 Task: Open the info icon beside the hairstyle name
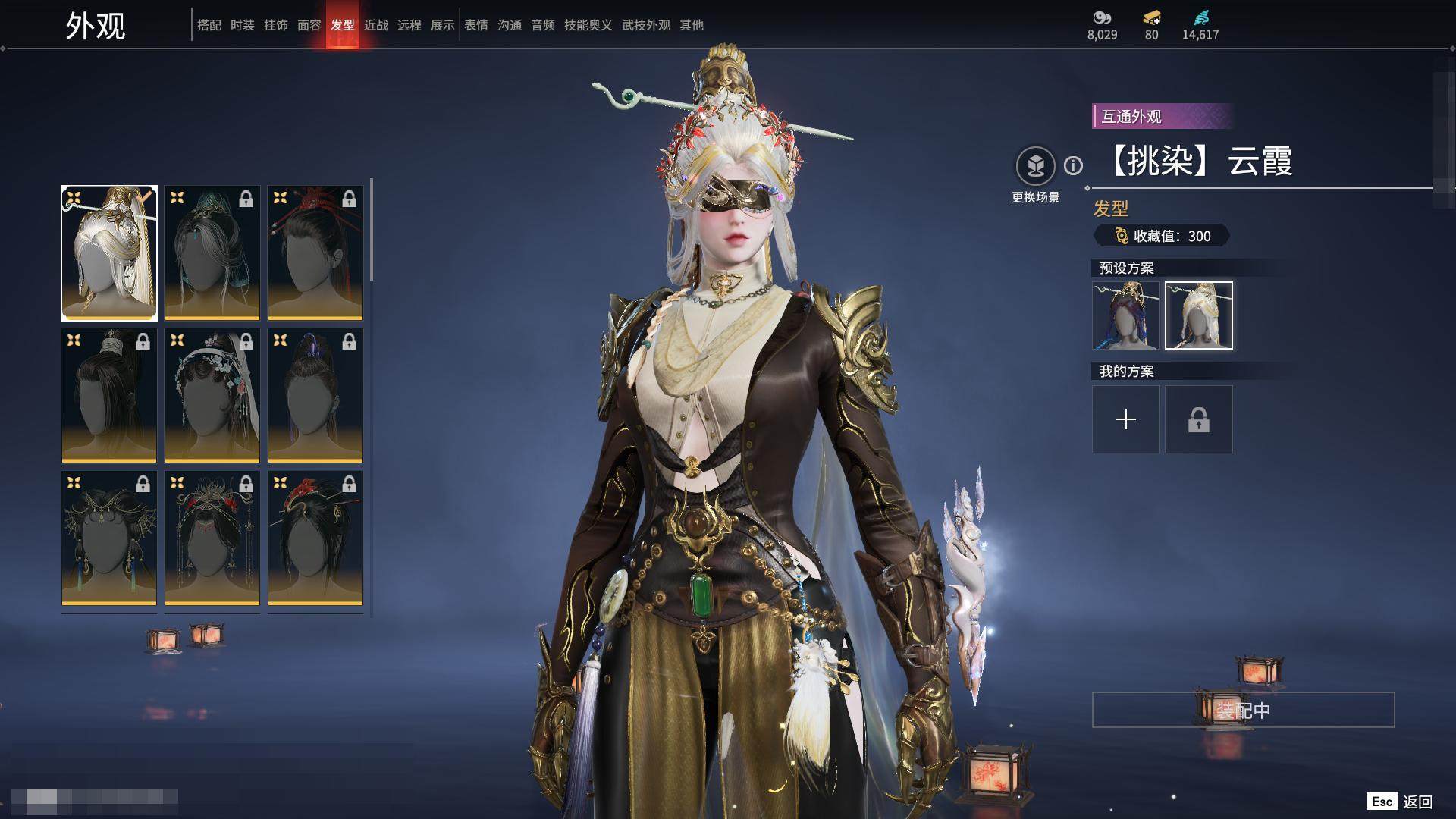click(1073, 165)
